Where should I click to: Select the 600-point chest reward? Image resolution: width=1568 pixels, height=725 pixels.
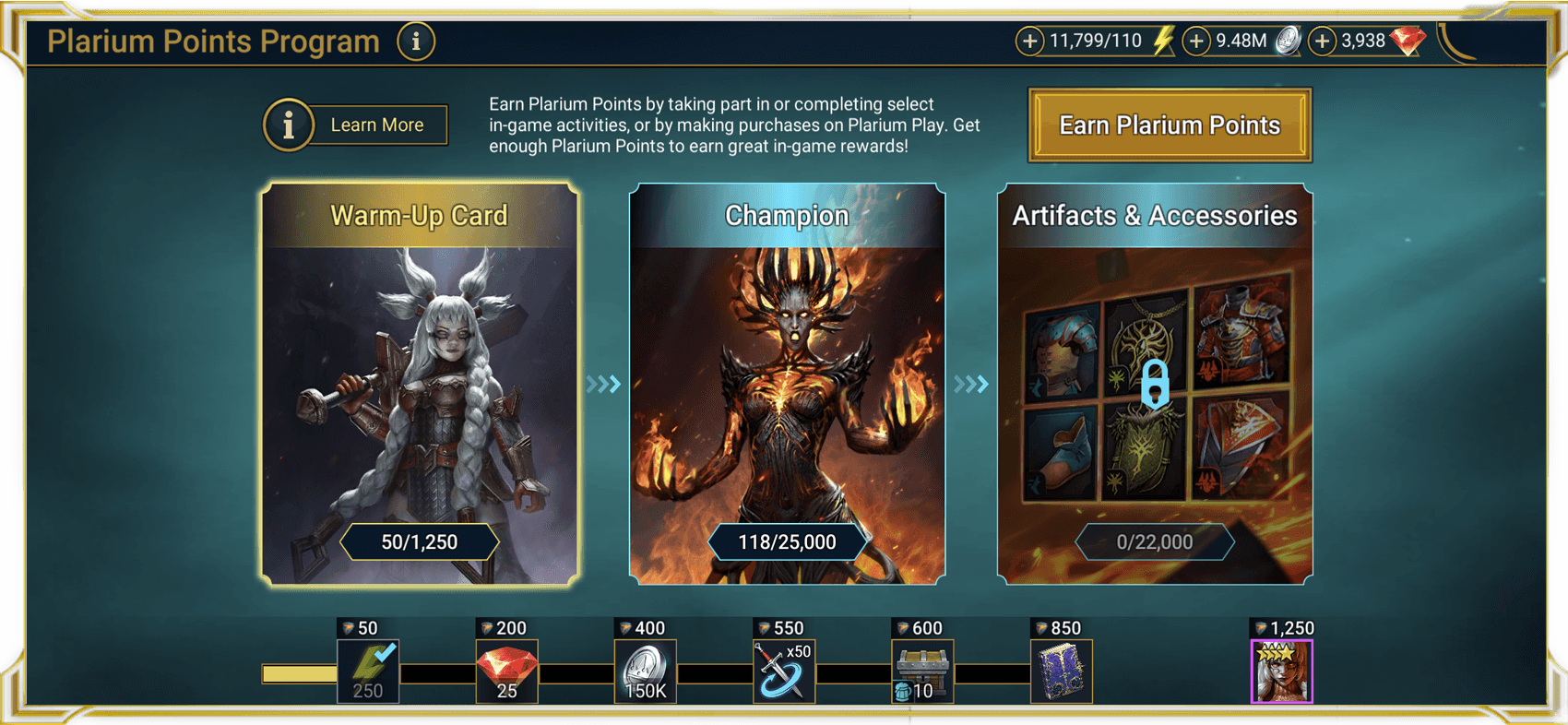tap(921, 671)
